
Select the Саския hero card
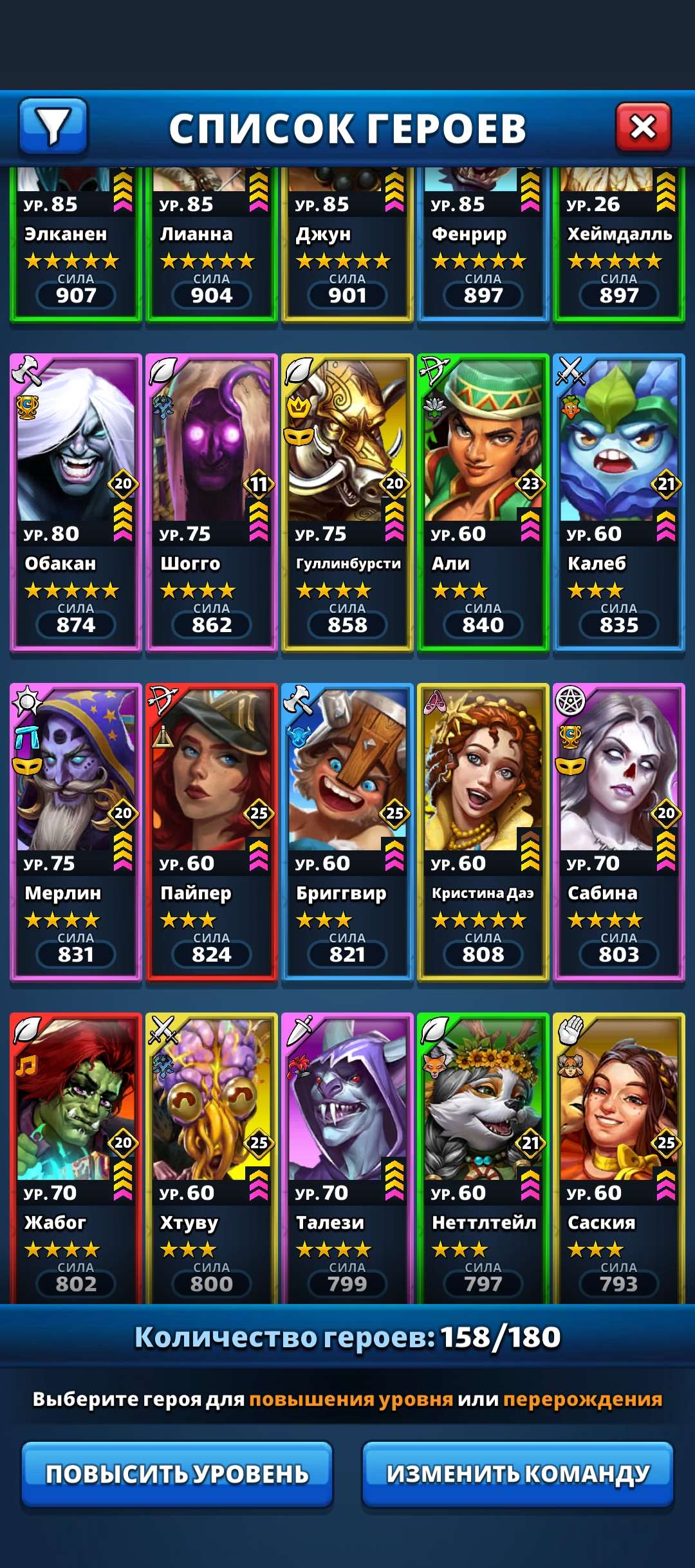tap(619, 1159)
